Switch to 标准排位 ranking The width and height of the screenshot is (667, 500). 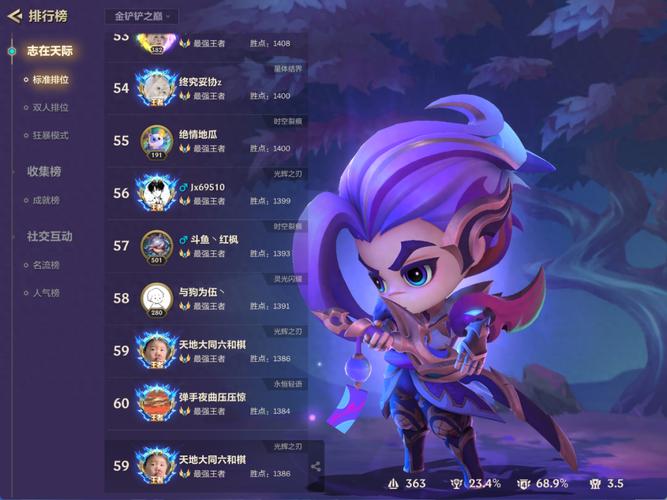tap(50, 79)
